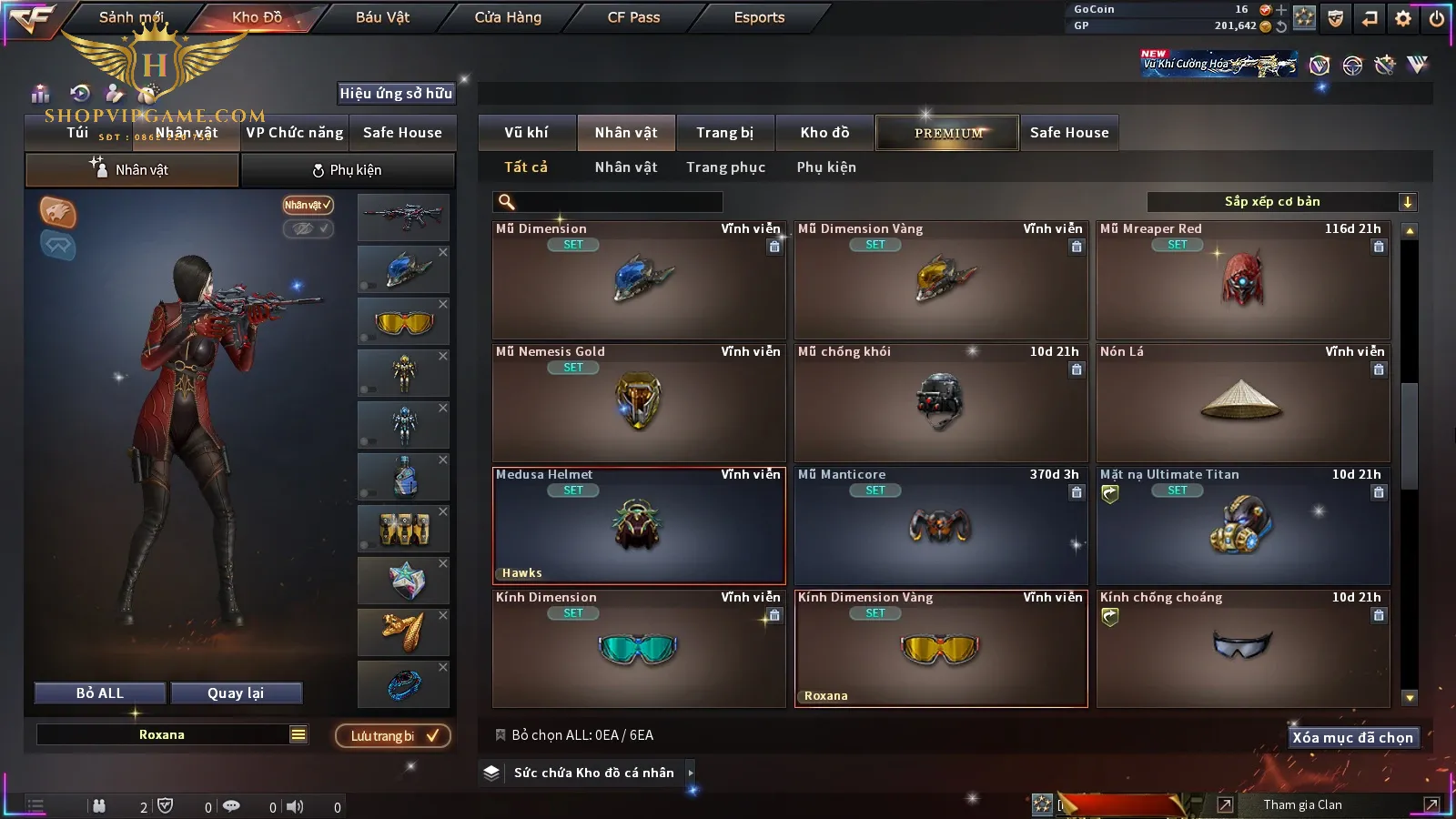Select the Mũ Nemesis Gold item
Image resolution: width=1456 pixels, height=819 pixels.
click(x=638, y=403)
